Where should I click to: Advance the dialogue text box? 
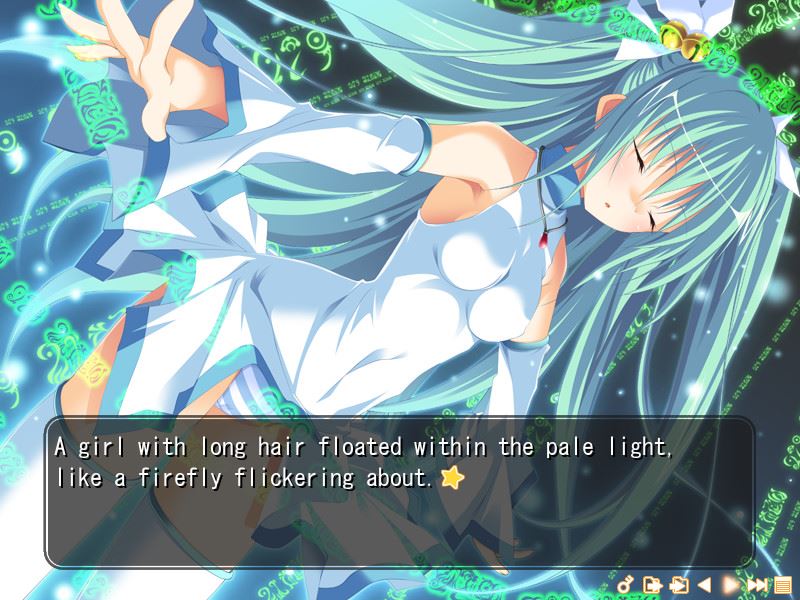click(x=398, y=492)
